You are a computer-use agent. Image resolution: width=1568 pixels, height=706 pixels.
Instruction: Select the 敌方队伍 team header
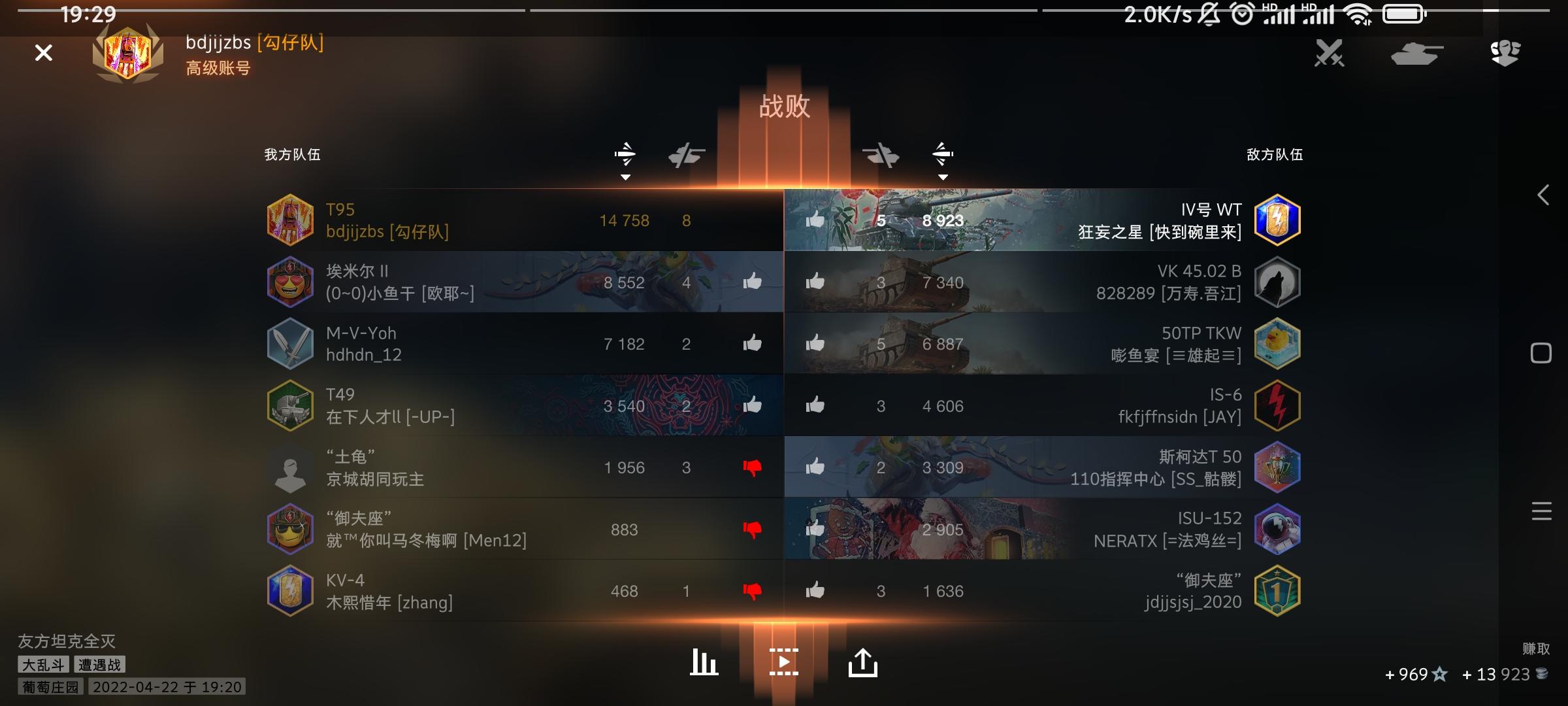(x=1273, y=156)
